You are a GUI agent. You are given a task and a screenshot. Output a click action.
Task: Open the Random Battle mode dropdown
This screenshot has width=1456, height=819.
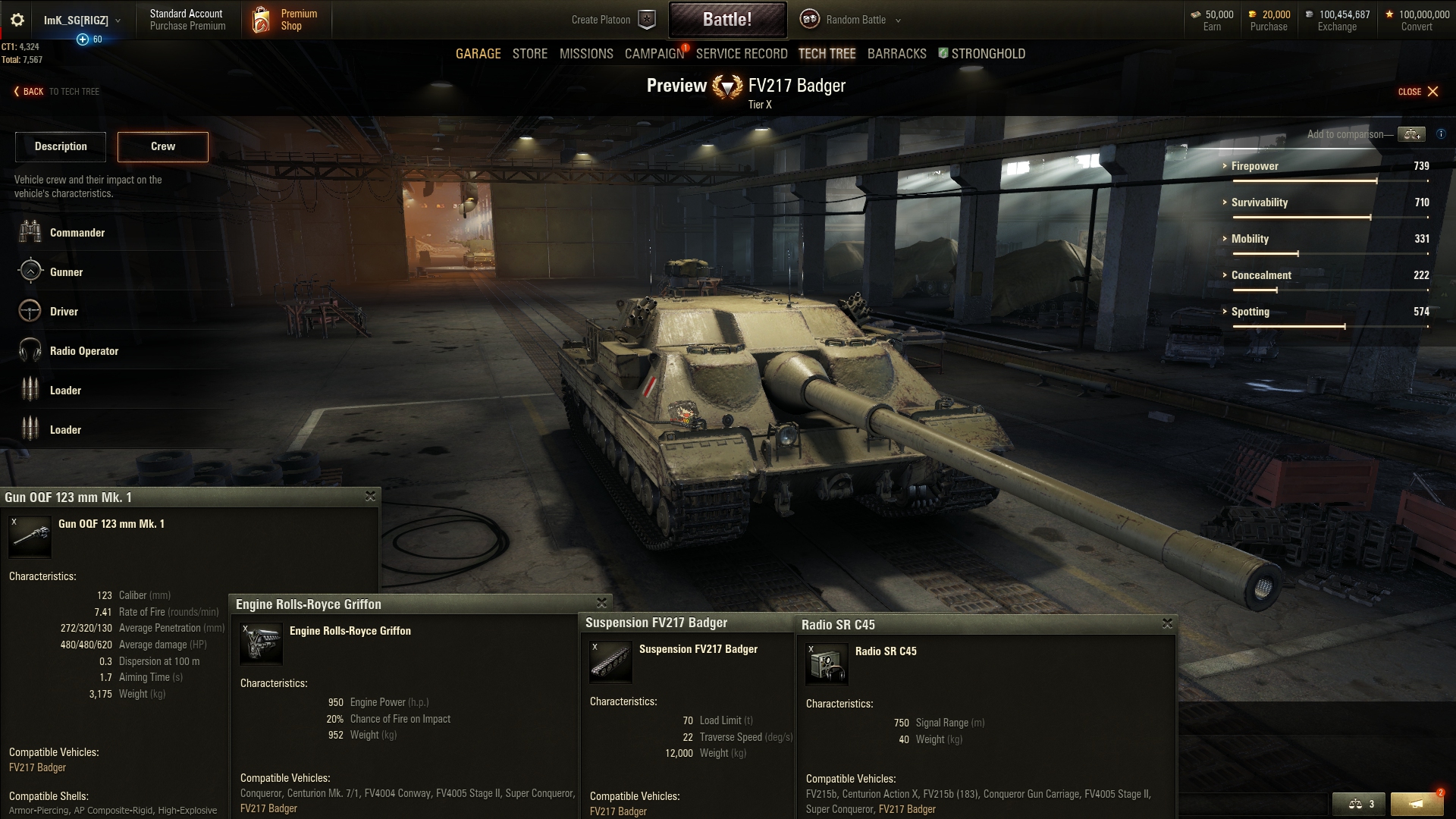pos(855,20)
